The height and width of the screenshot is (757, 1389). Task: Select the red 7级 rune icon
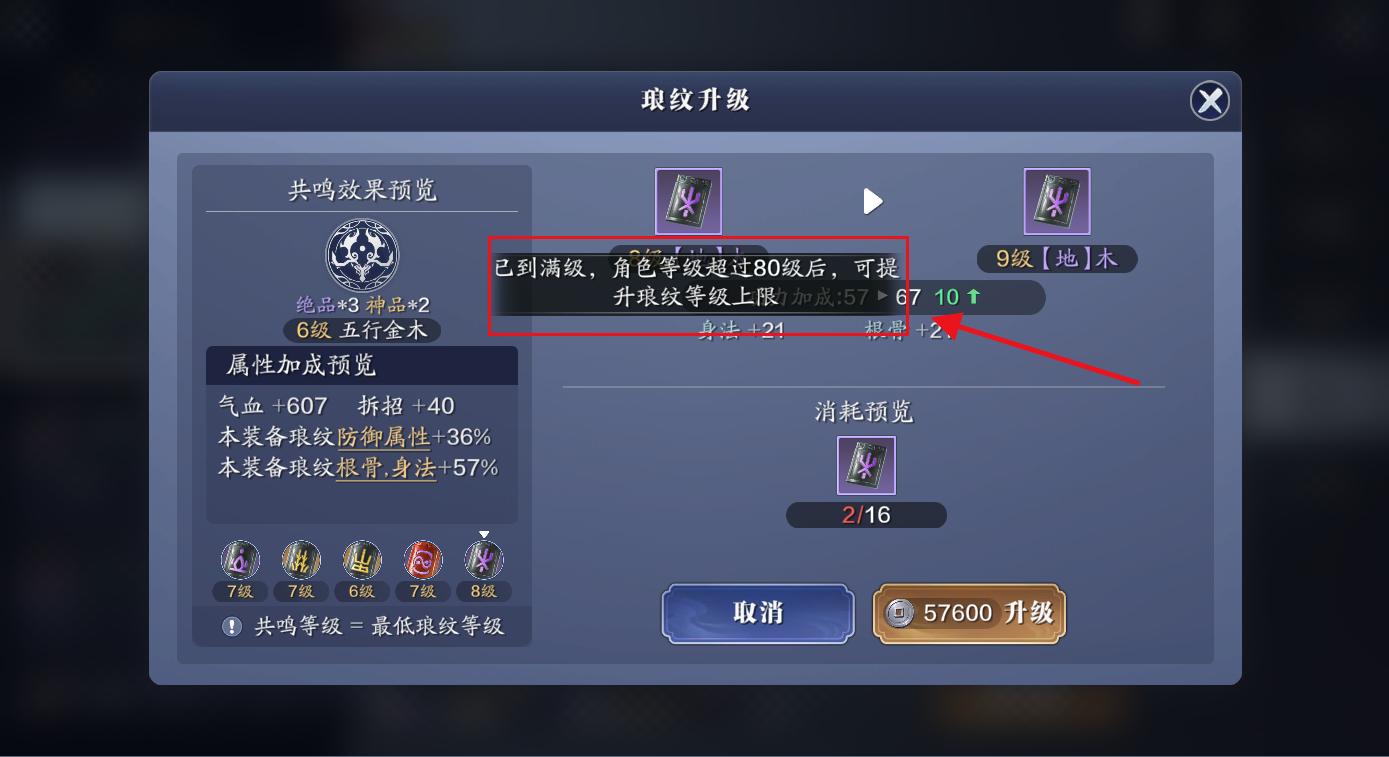pyautogui.click(x=423, y=560)
